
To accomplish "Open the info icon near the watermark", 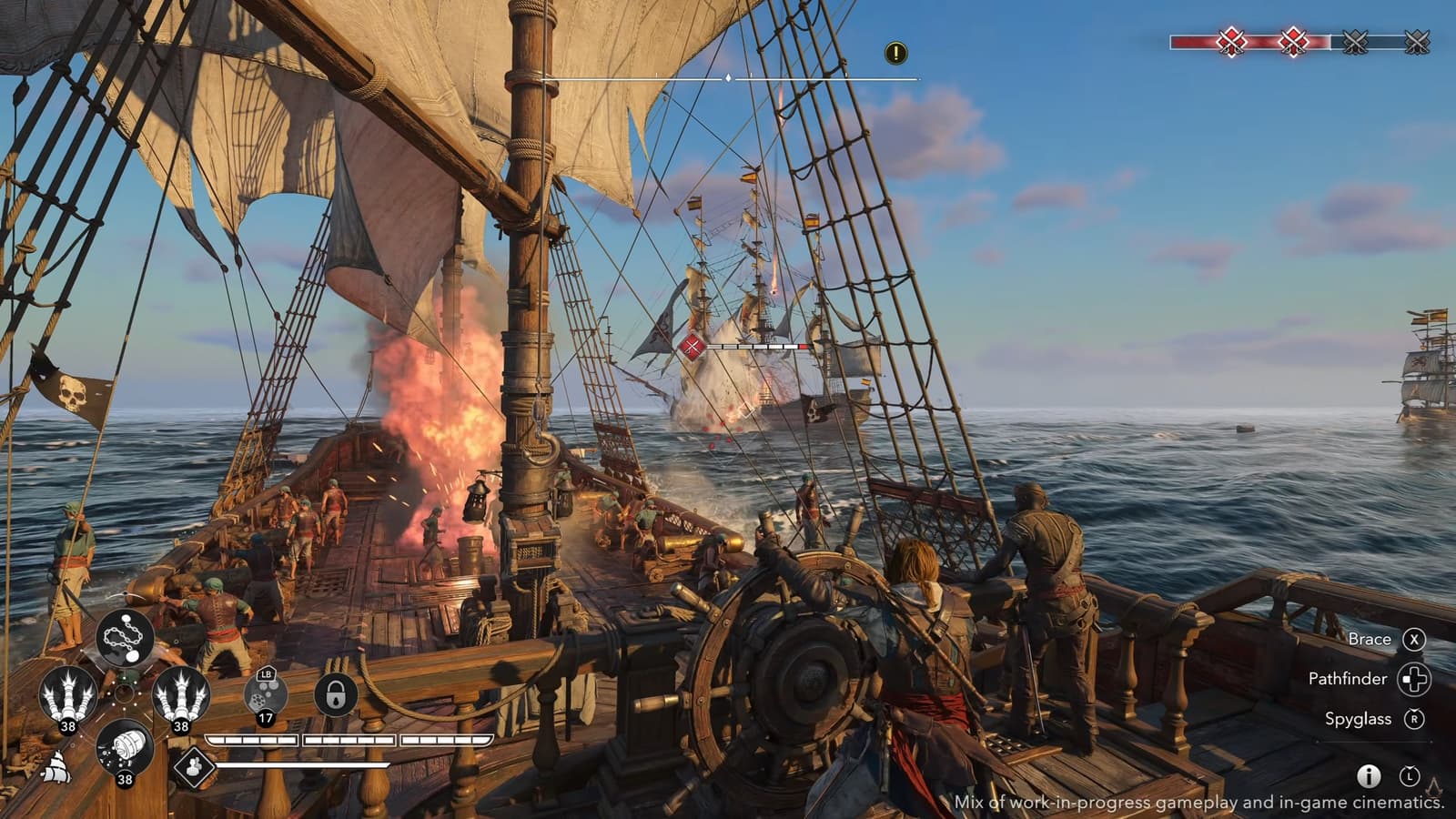I will (1369, 775).
